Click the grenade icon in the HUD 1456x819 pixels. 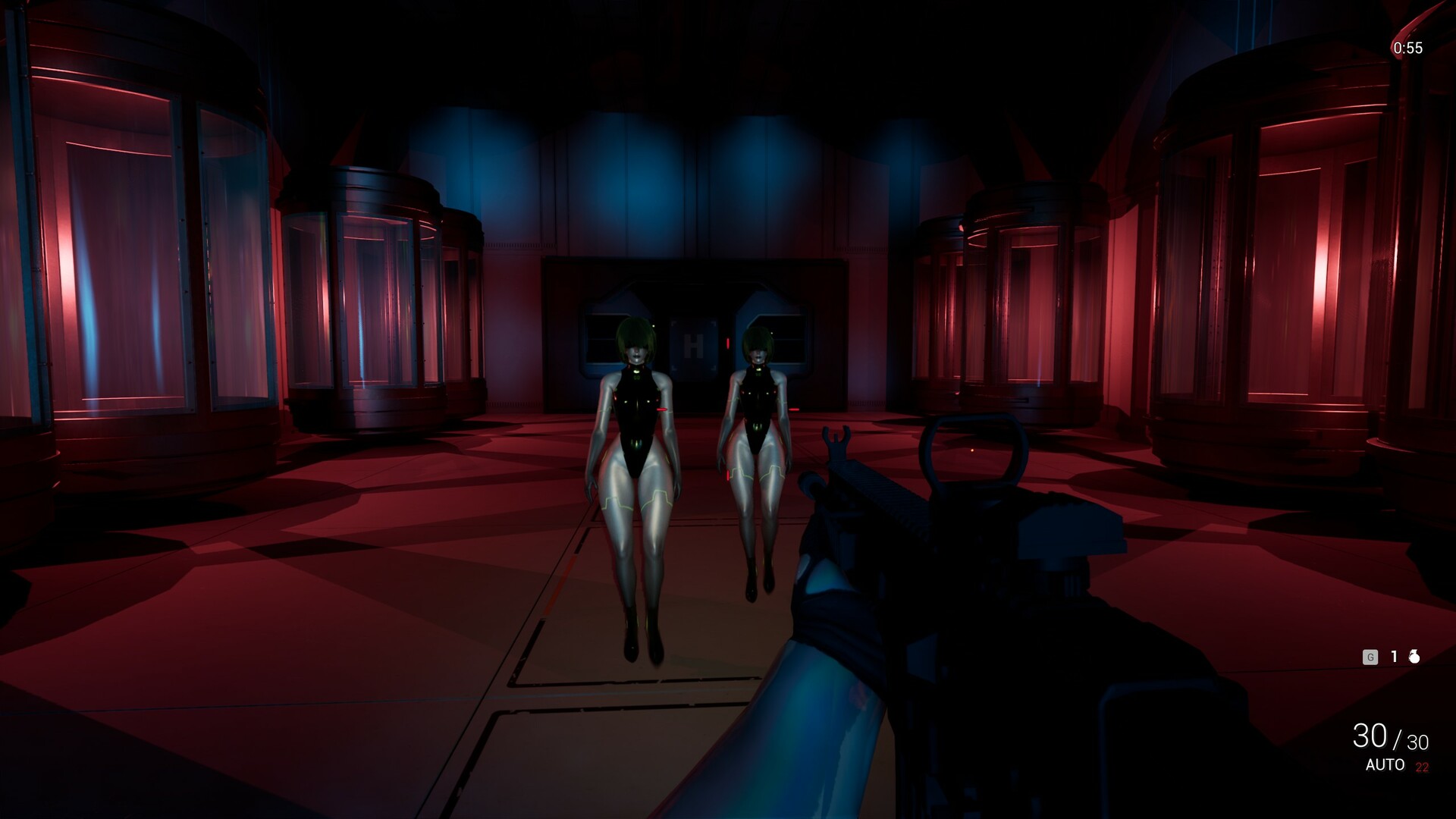(x=1414, y=657)
